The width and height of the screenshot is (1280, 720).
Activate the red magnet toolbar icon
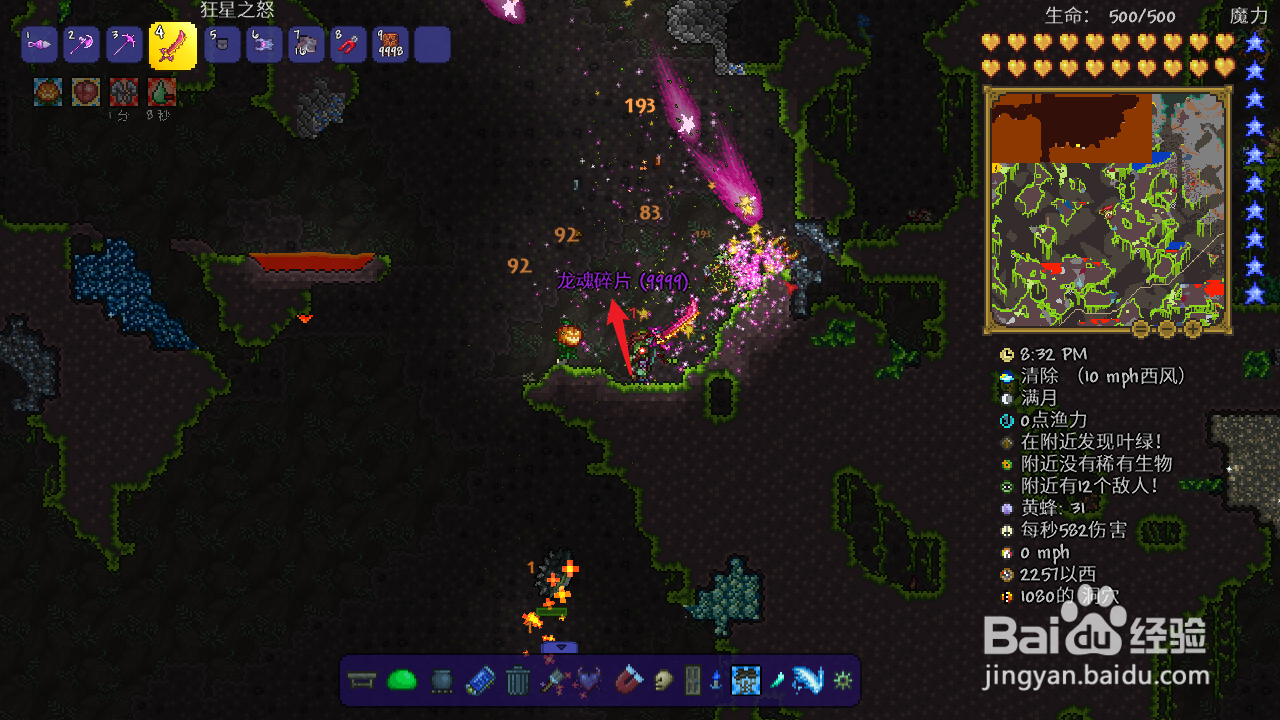(629, 681)
